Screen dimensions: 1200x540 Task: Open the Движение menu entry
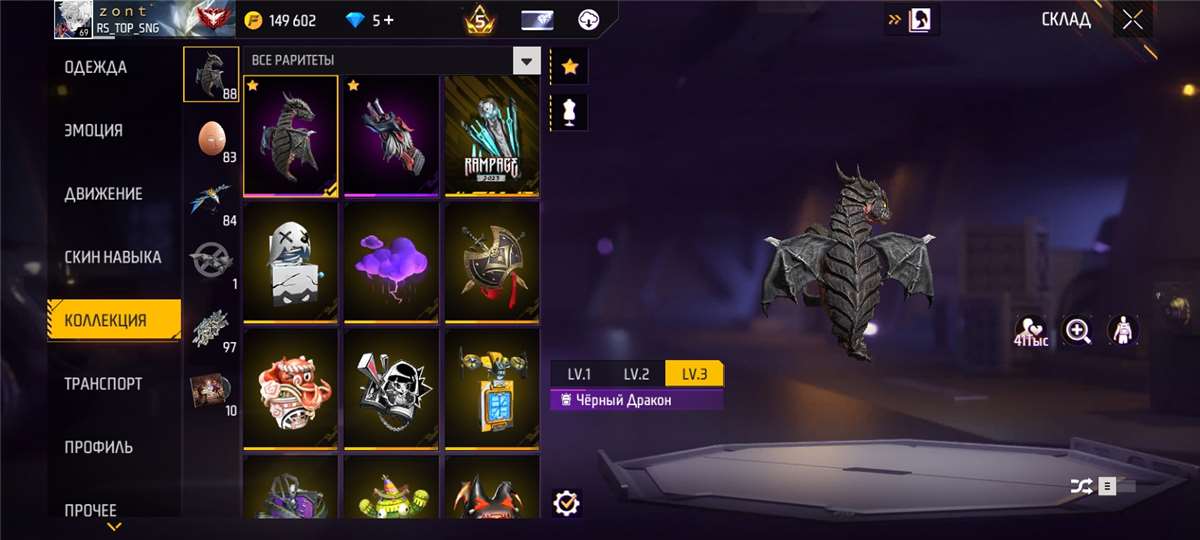104,194
